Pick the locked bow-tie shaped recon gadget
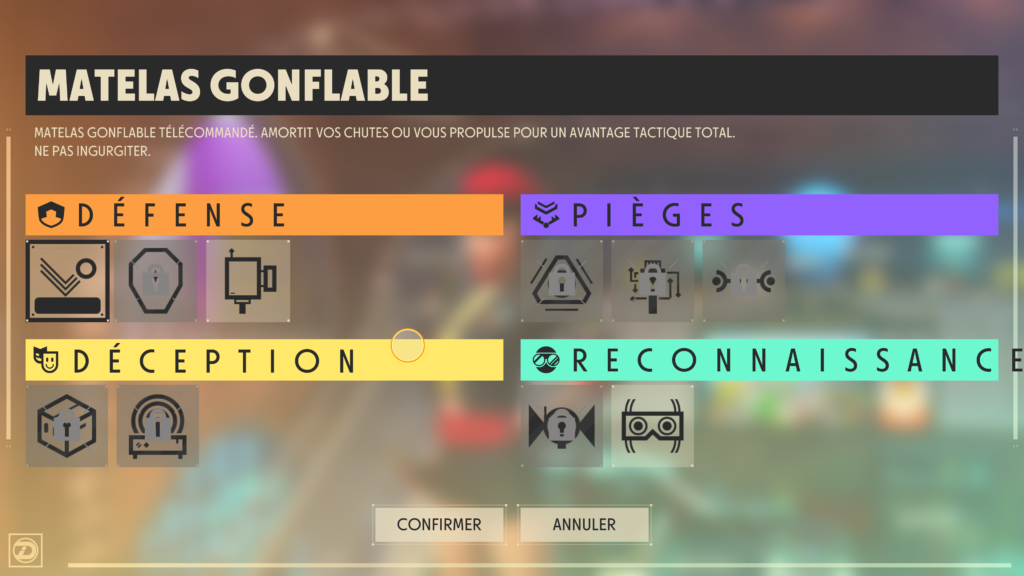The height and width of the screenshot is (576, 1024). (x=562, y=426)
